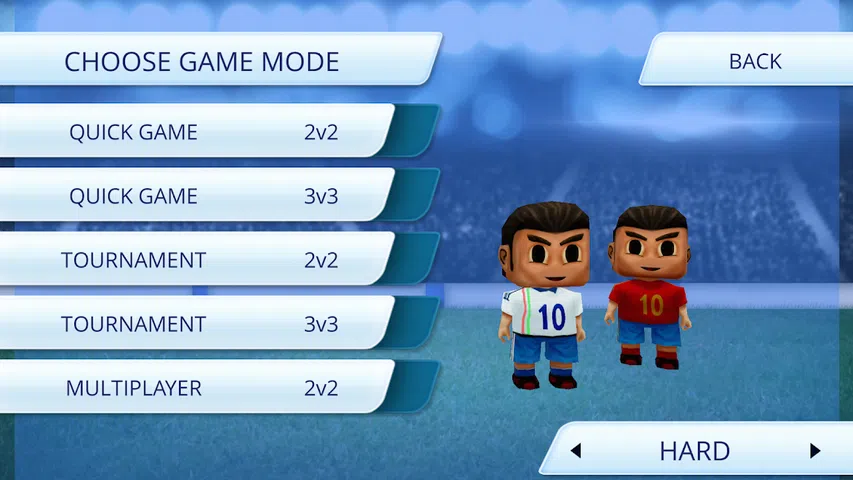Choose the Quick Game 3v3 entry
This screenshot has height=480, width=853.
[x=200, y=196]
